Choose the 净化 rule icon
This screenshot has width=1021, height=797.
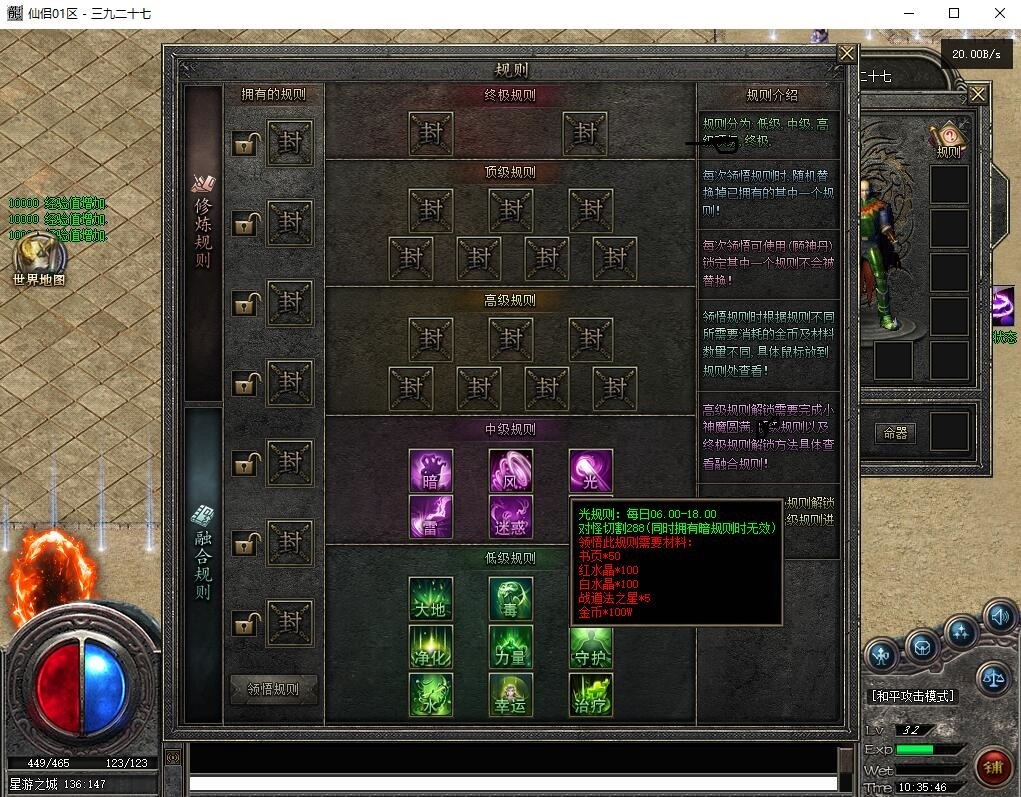(x=431, y=646)
